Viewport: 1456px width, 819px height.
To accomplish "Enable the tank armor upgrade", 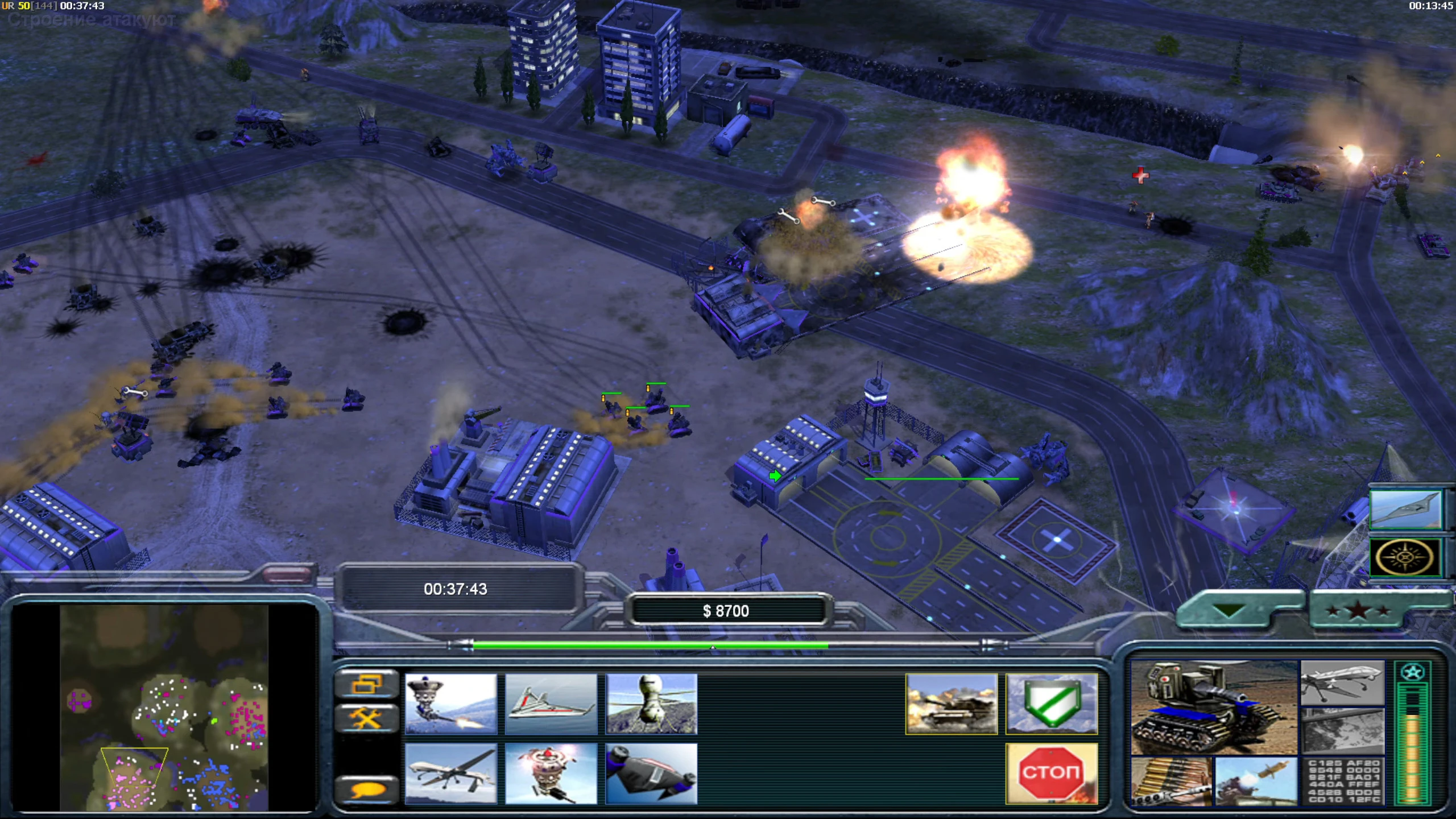I will point(951,704).
